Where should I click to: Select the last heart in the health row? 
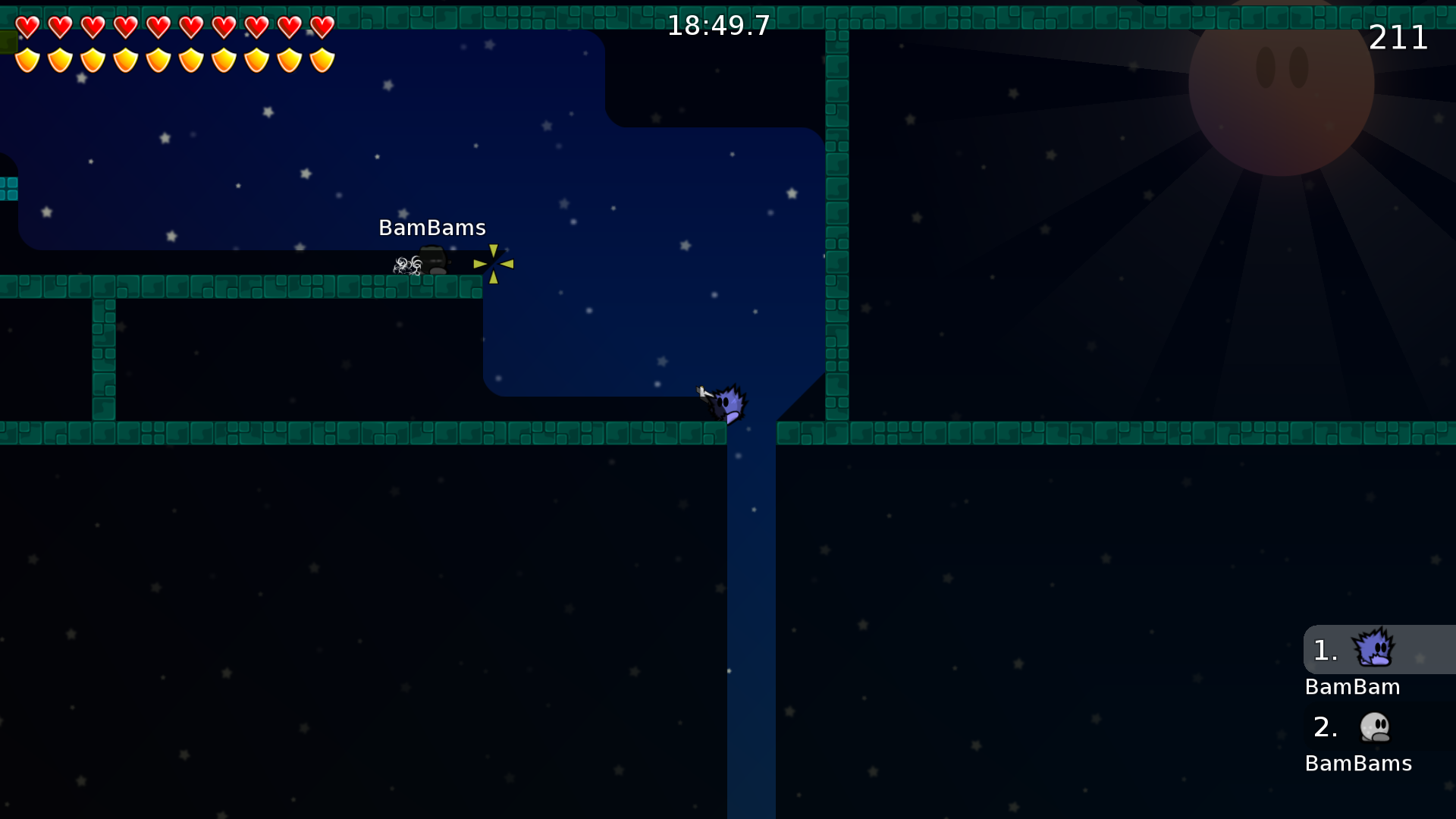click(321, 27)
